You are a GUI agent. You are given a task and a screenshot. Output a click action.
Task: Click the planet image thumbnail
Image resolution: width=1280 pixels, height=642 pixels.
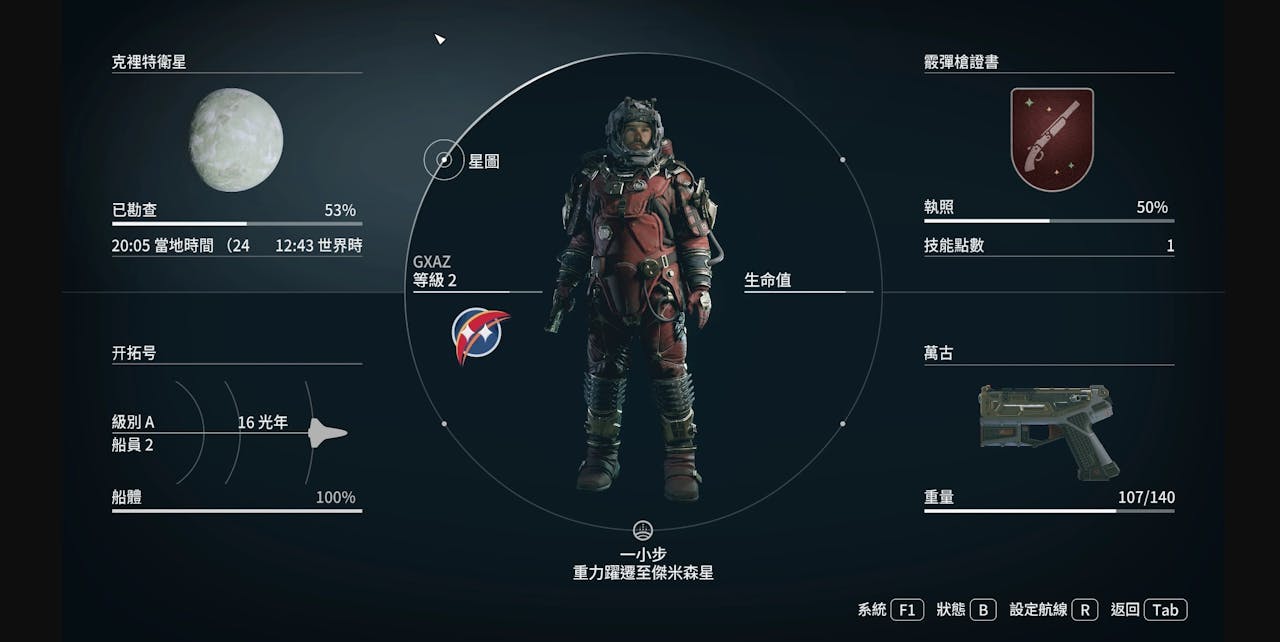236,139
